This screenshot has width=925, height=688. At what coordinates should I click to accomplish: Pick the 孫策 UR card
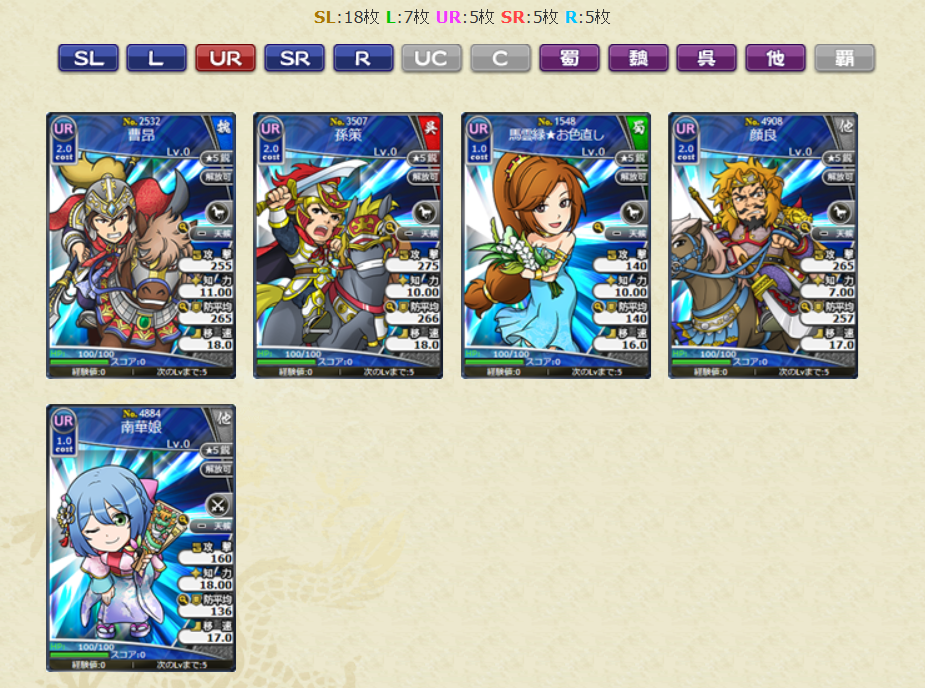point(348,245)
